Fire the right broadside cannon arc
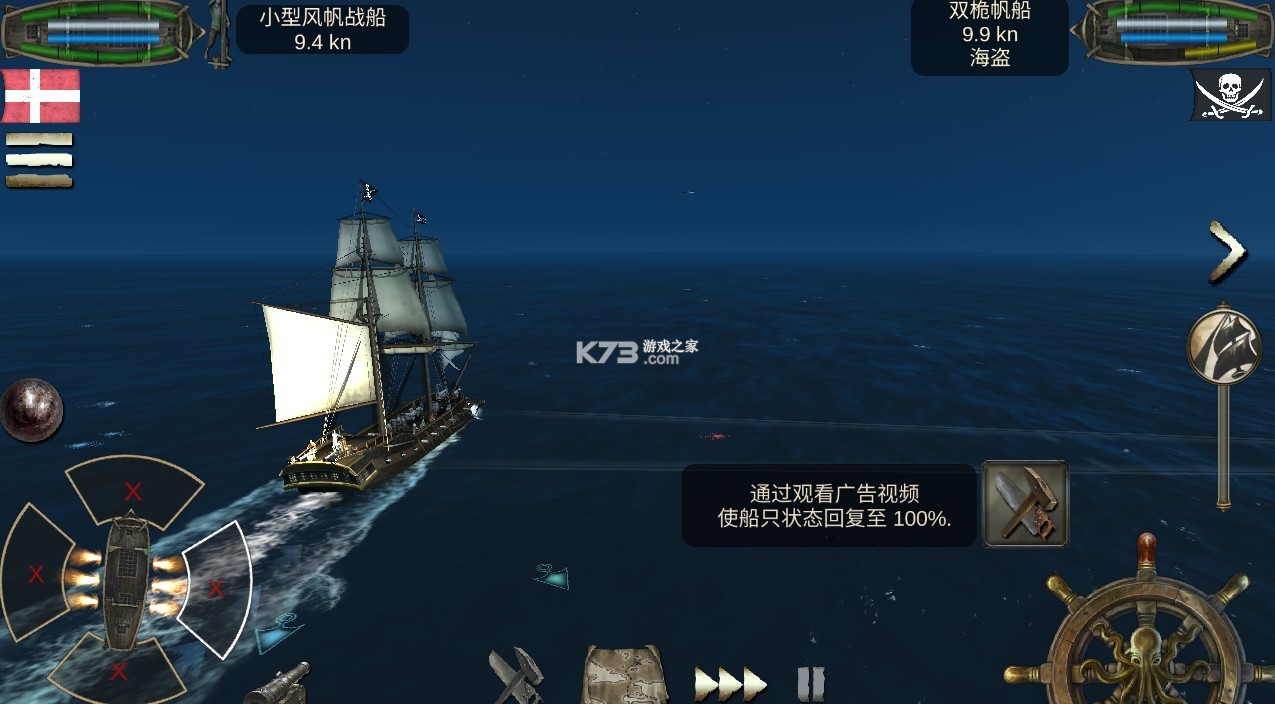The width and height of the screenshot is (1275, 704). (x=216, y=588)
